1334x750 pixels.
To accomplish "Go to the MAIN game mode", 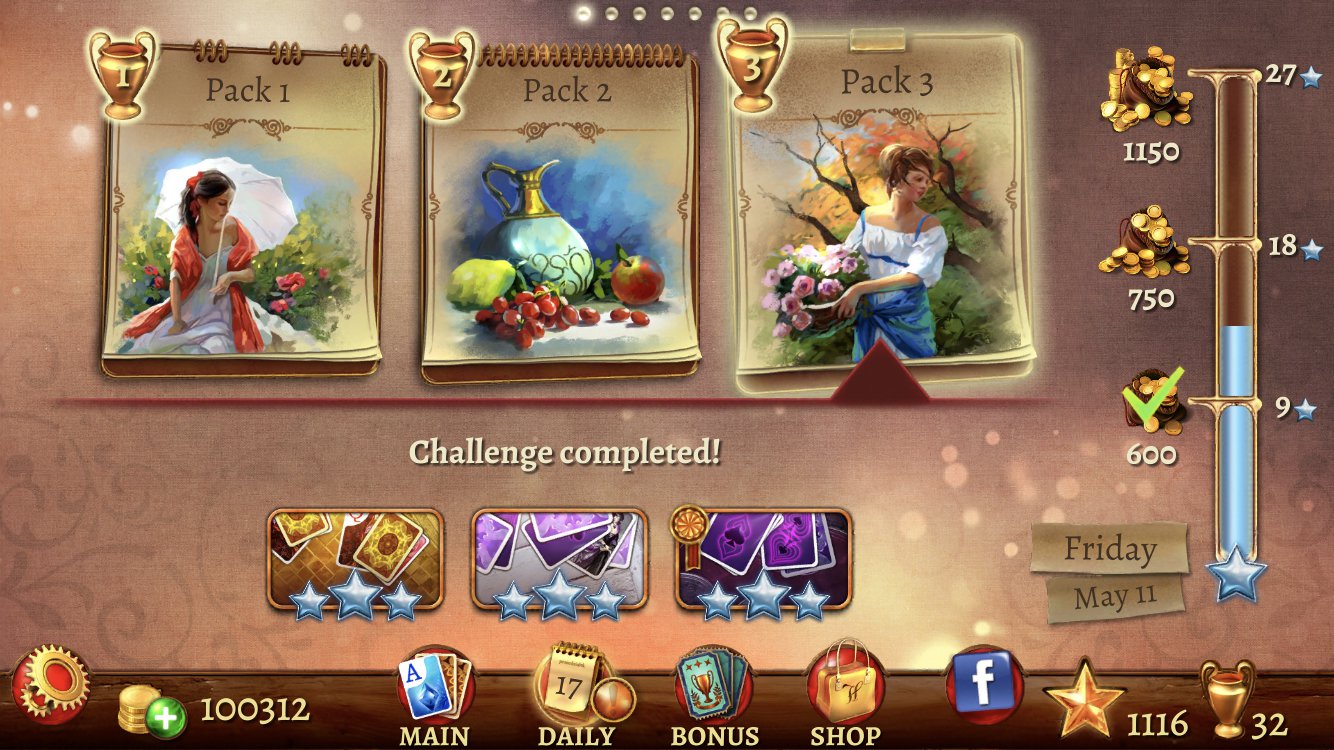I will pos(435,696).
